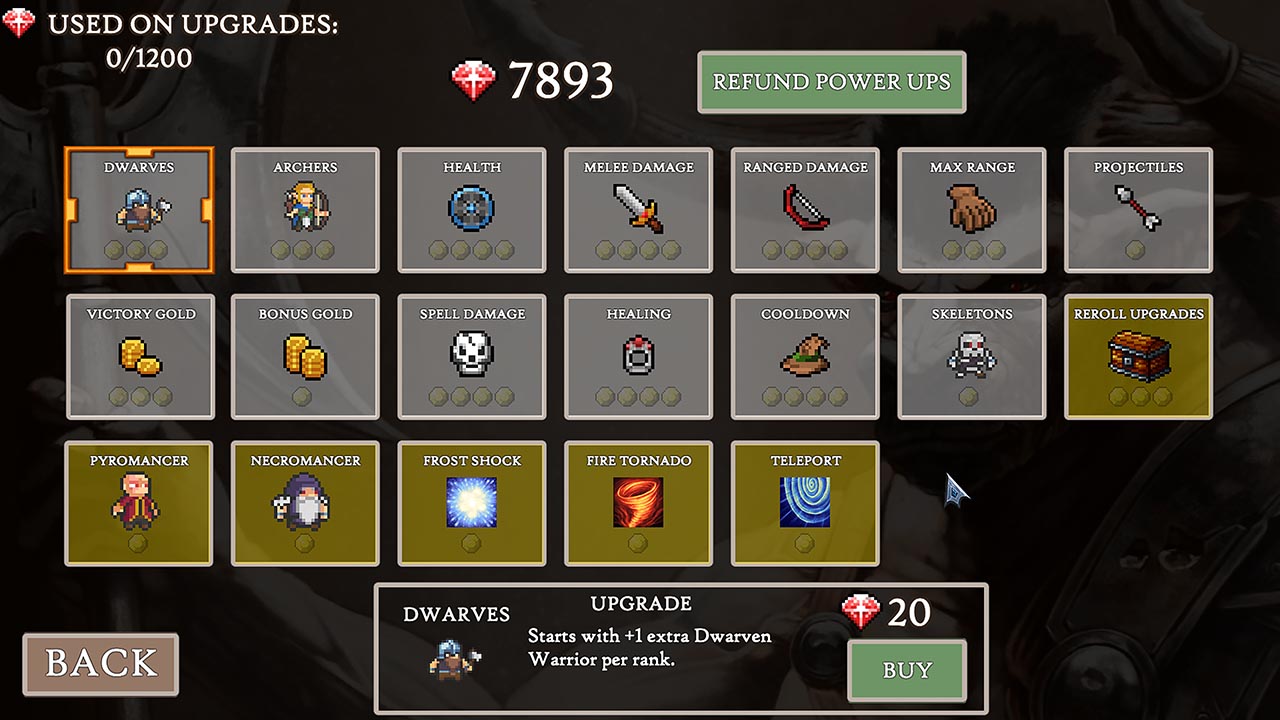Screen dimensions: 1280x720
Task: Open the Reroll Upgrades chest
Action: (1137, 357)
